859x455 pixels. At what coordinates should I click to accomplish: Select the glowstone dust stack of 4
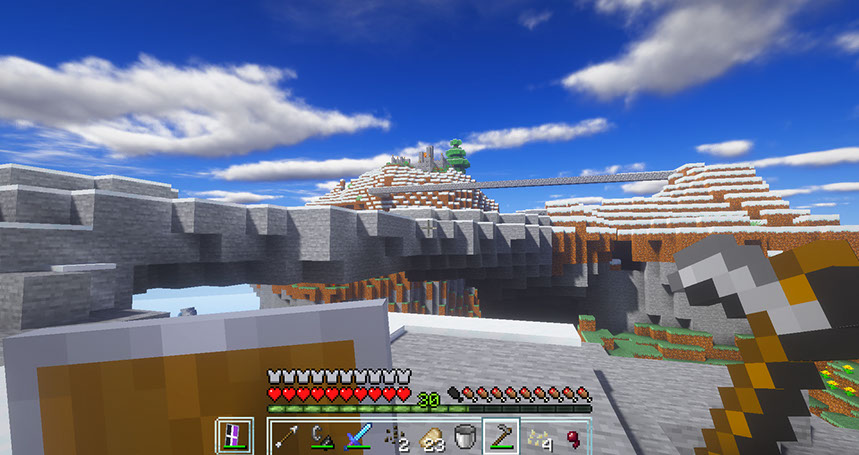[536, 437]
